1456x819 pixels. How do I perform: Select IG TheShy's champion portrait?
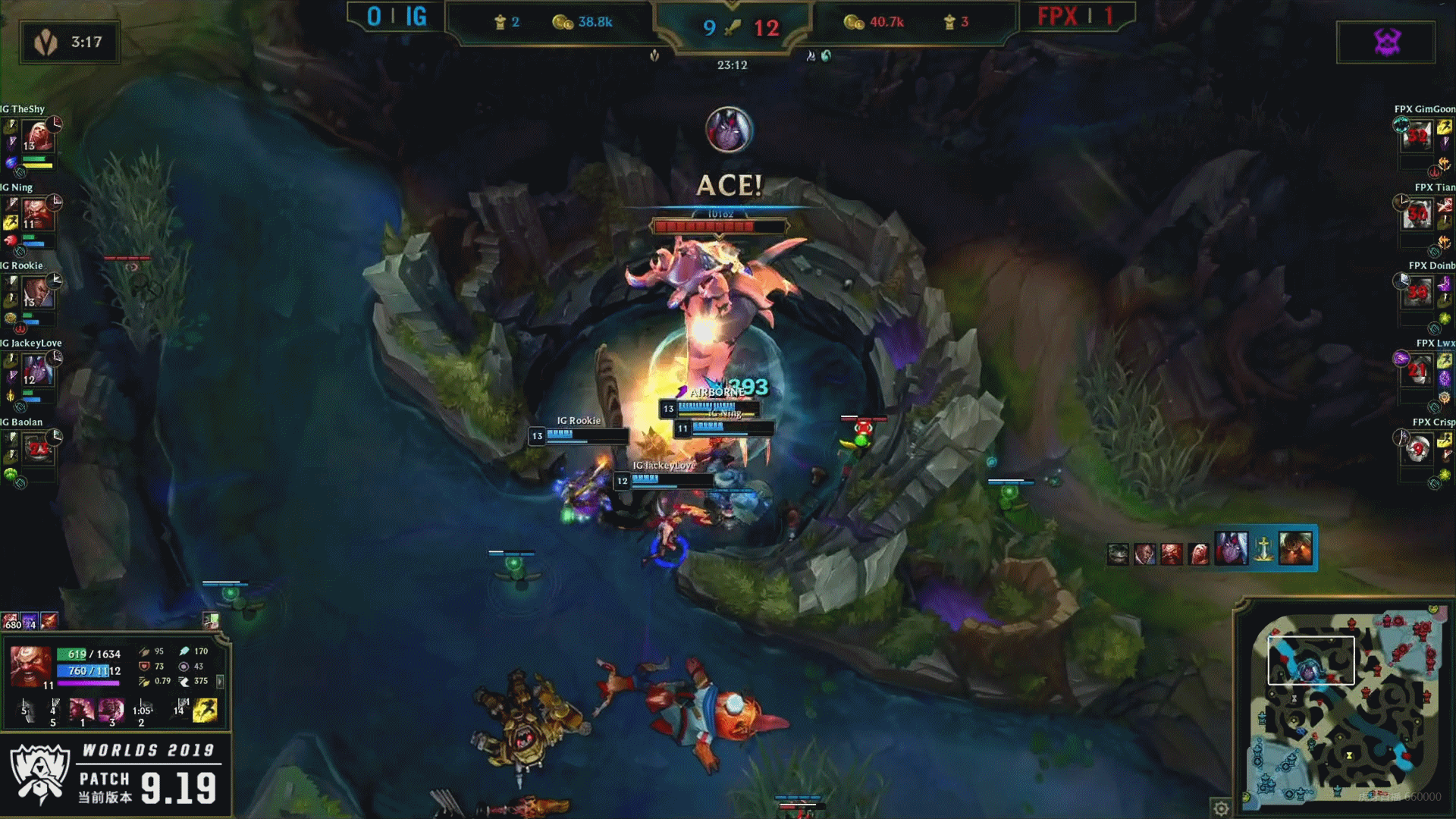click(x=37, y=137)
